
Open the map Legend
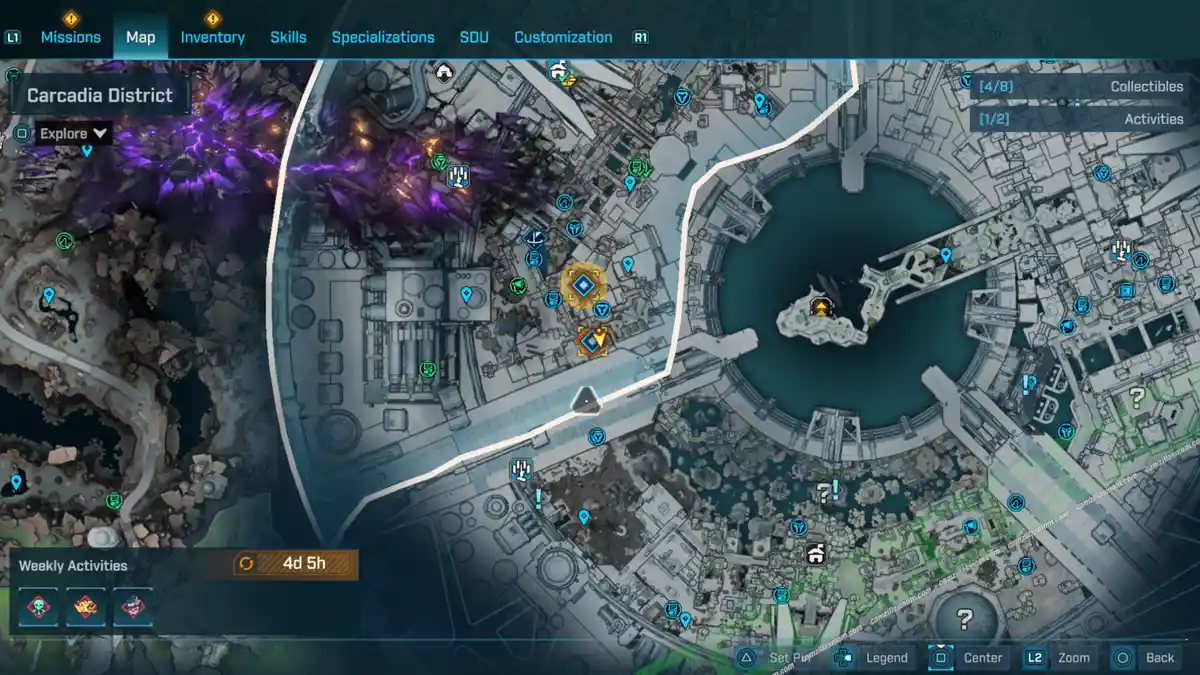click(873, 657)
